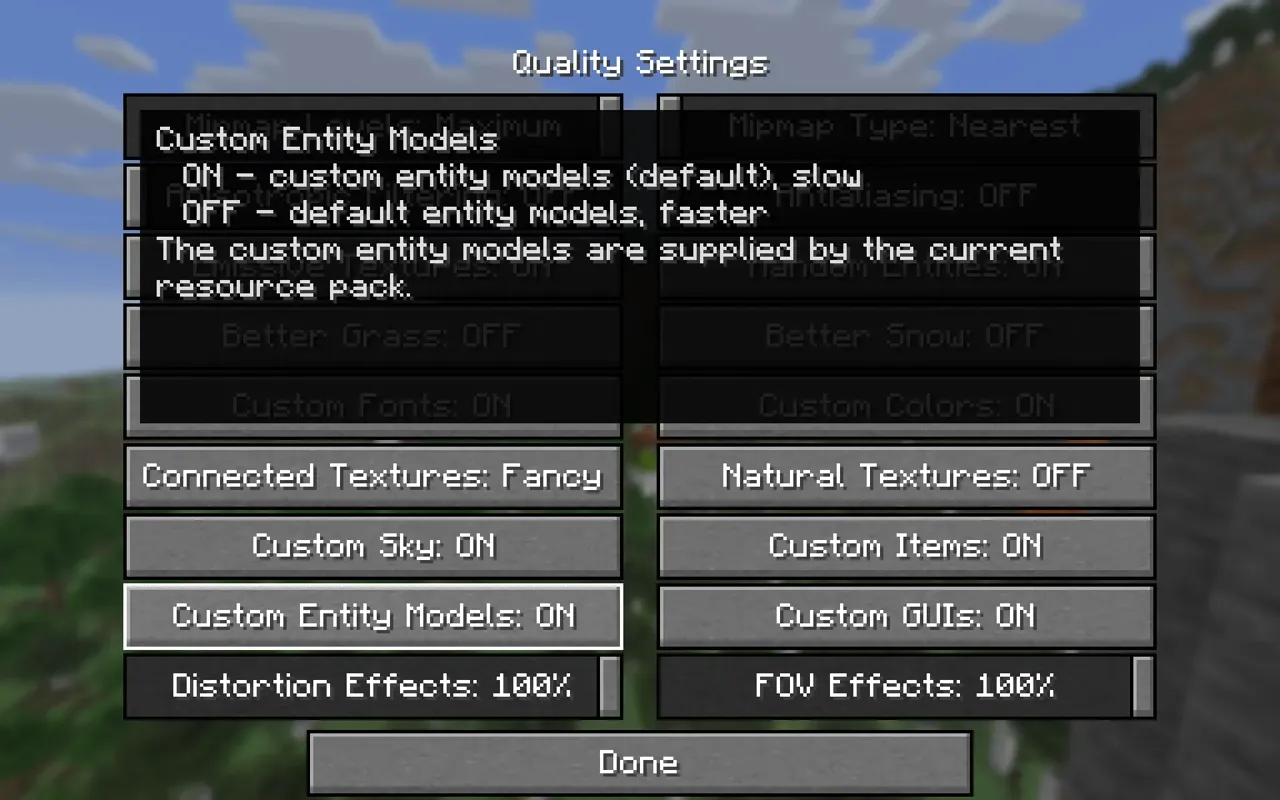
Task: Toggle Custom Fonts off
Action: click(x=373, y=406)
